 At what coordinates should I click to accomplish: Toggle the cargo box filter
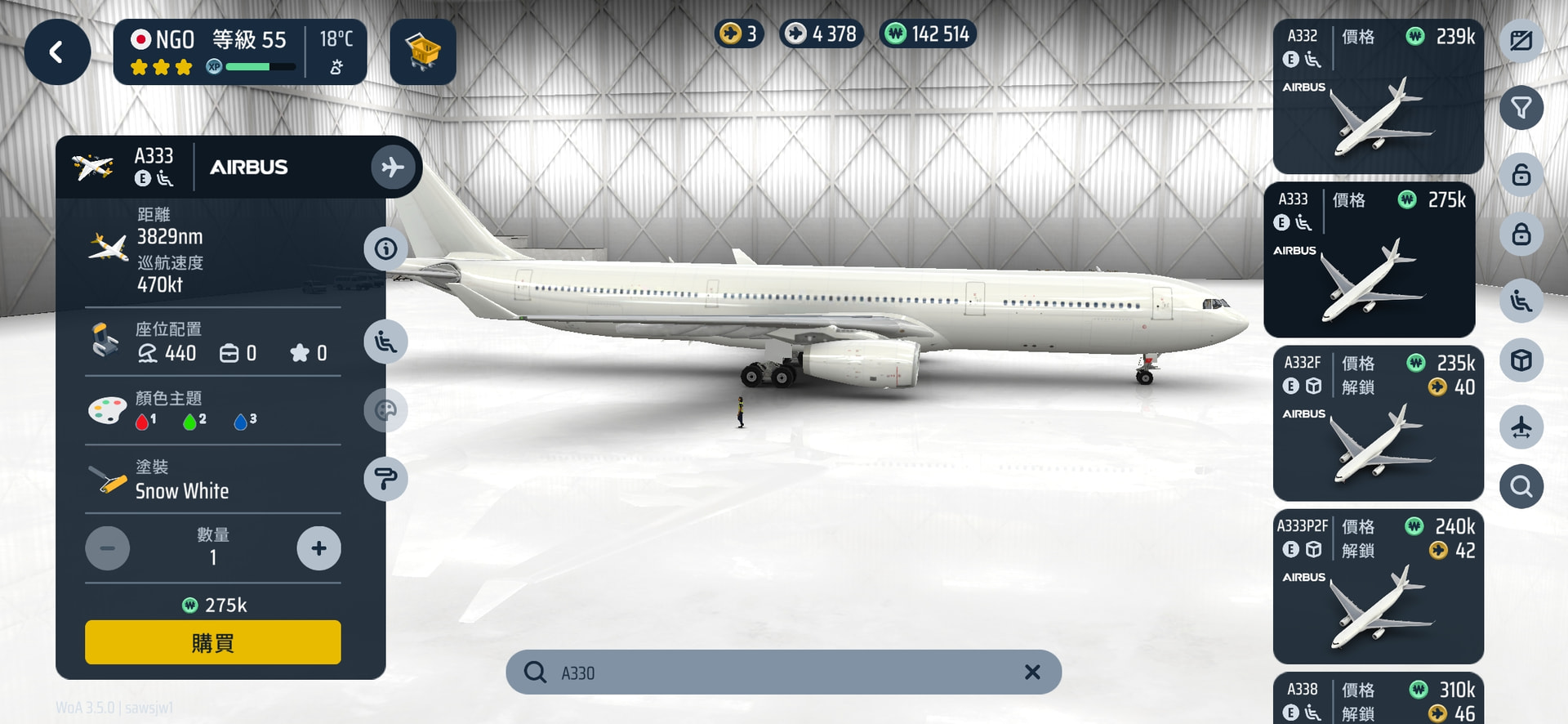[x=1521, y=360]
